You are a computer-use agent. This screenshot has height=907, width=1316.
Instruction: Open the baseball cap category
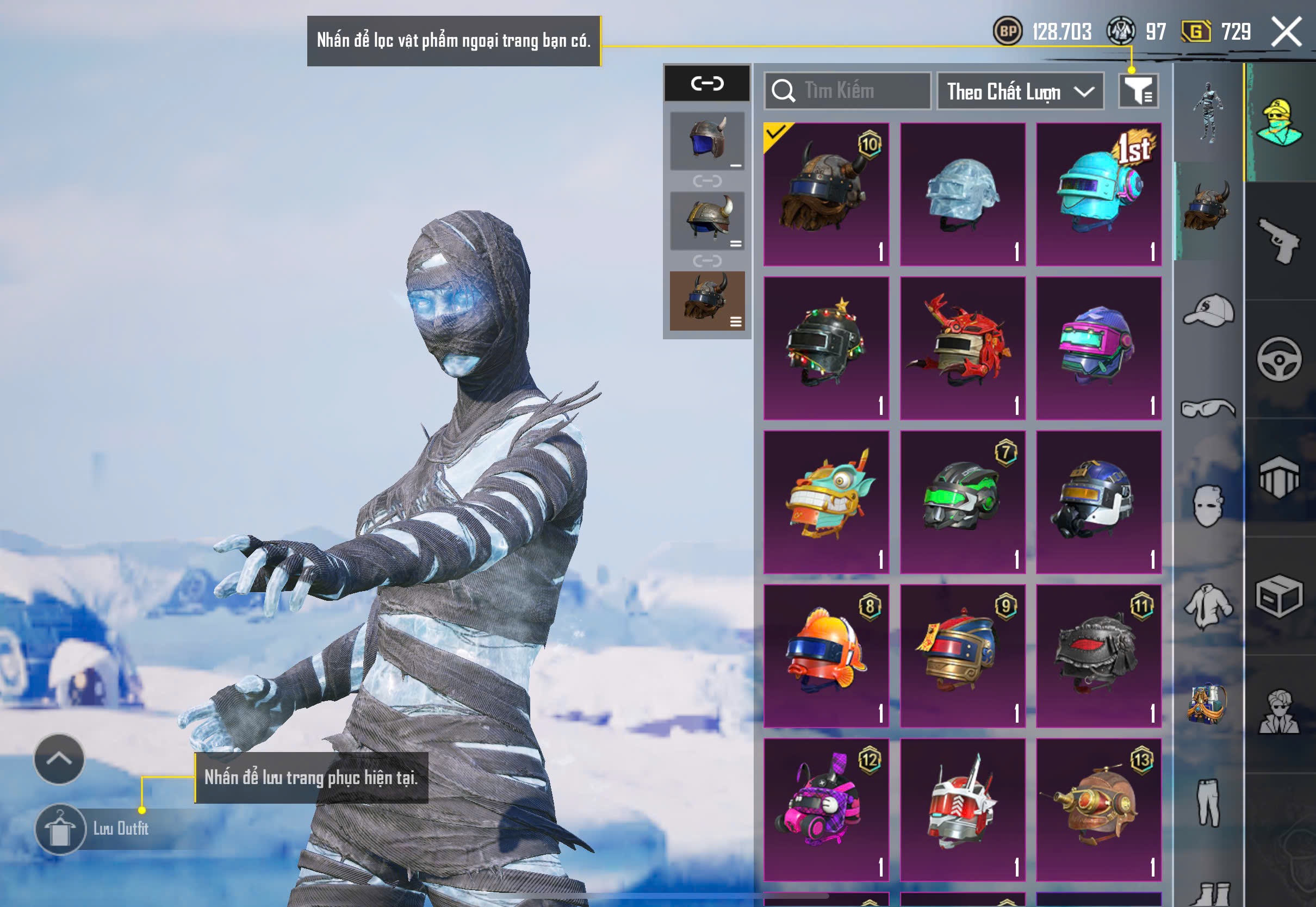tap(1209, 310)
